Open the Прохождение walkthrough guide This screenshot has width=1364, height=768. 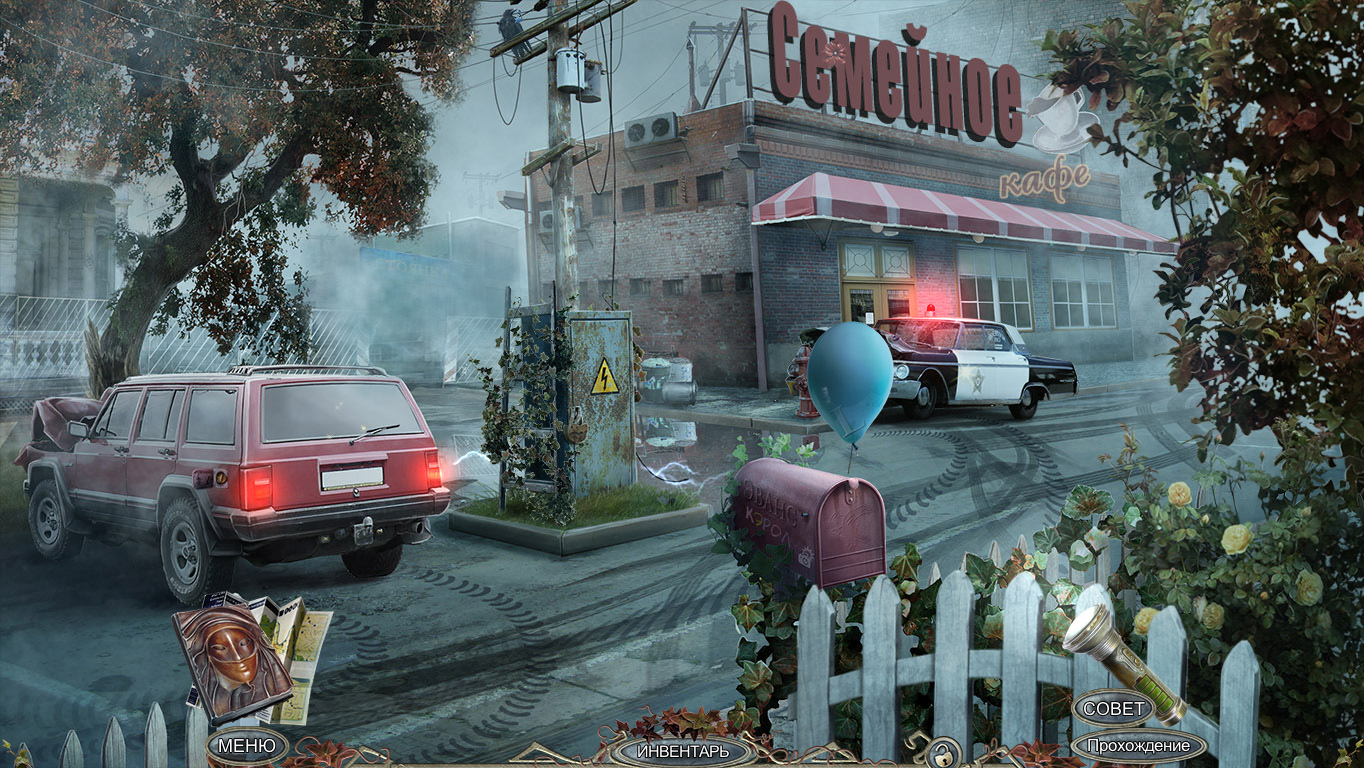[x=1138, y=746]
